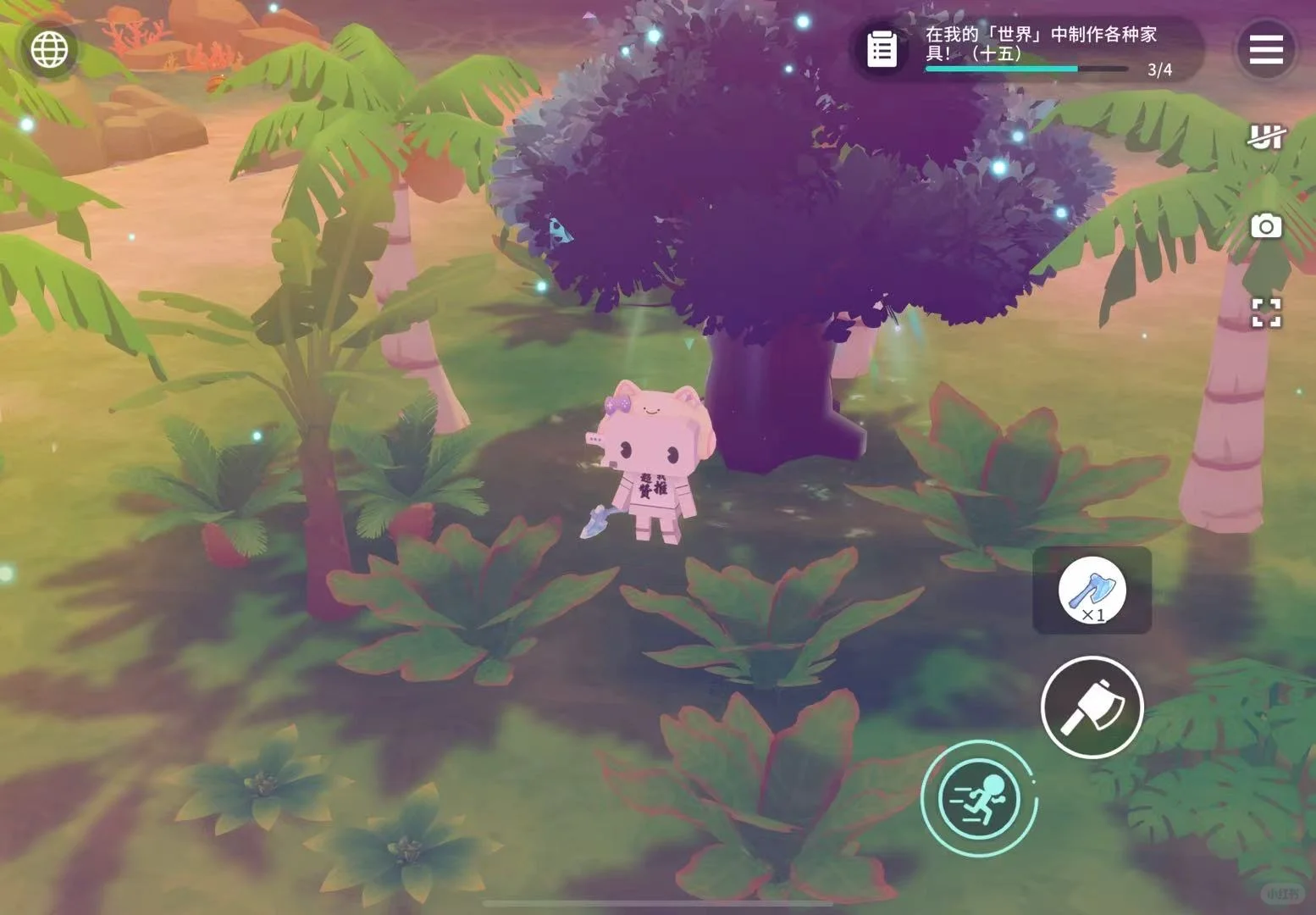Open the globe world icon
Image resolution: width=1316 pixels, height=915 pixels.
click(49, 50)
